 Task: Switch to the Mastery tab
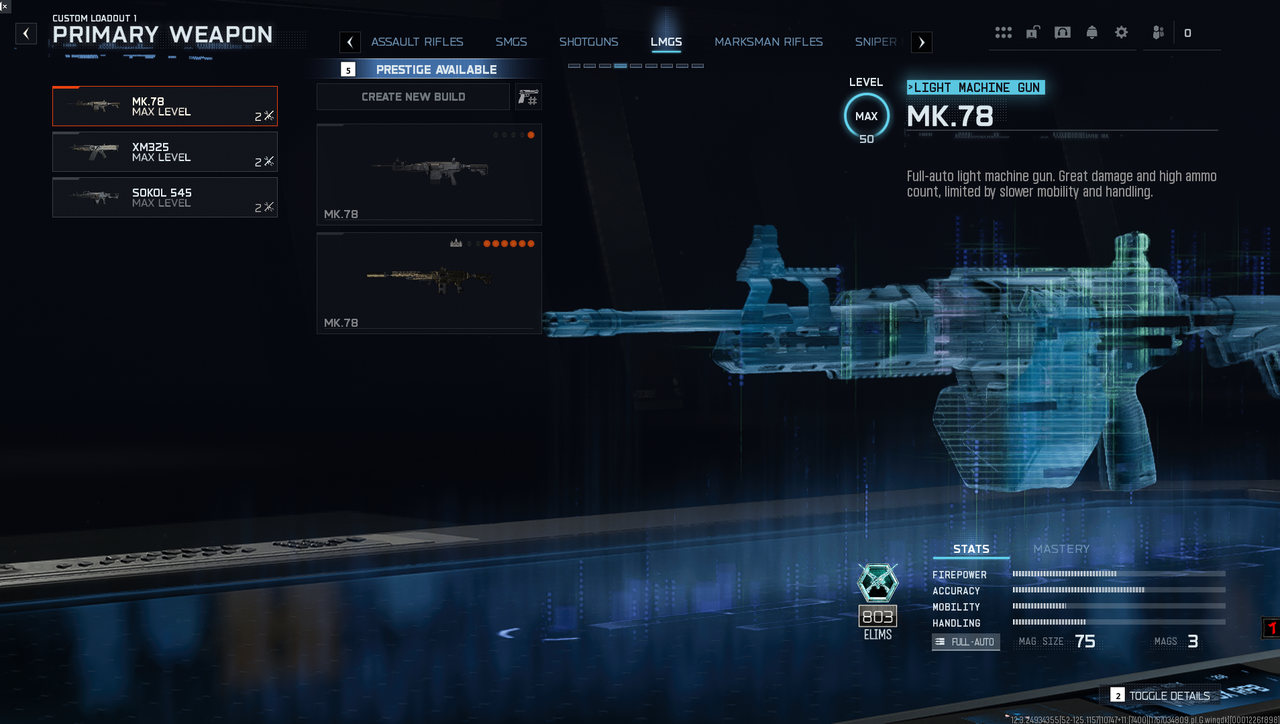[1061, 549]
